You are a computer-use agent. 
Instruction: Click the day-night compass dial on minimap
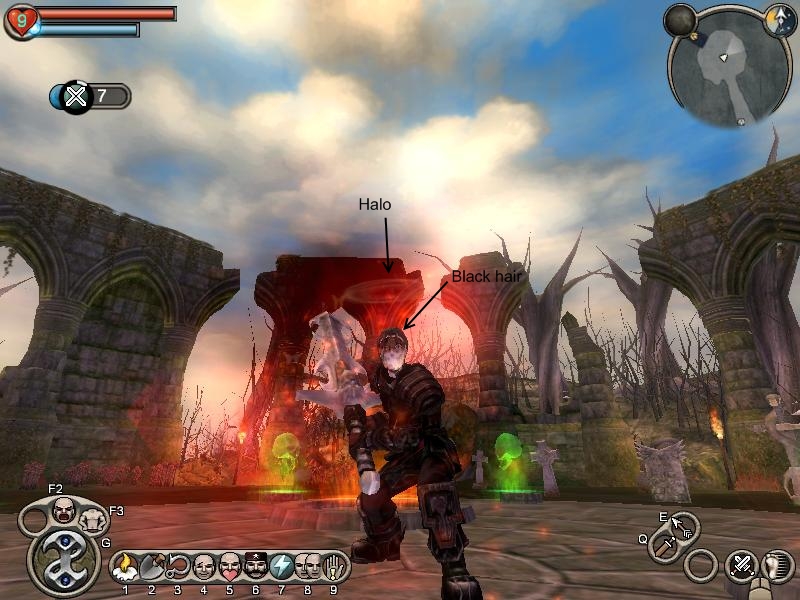point(780,21)
